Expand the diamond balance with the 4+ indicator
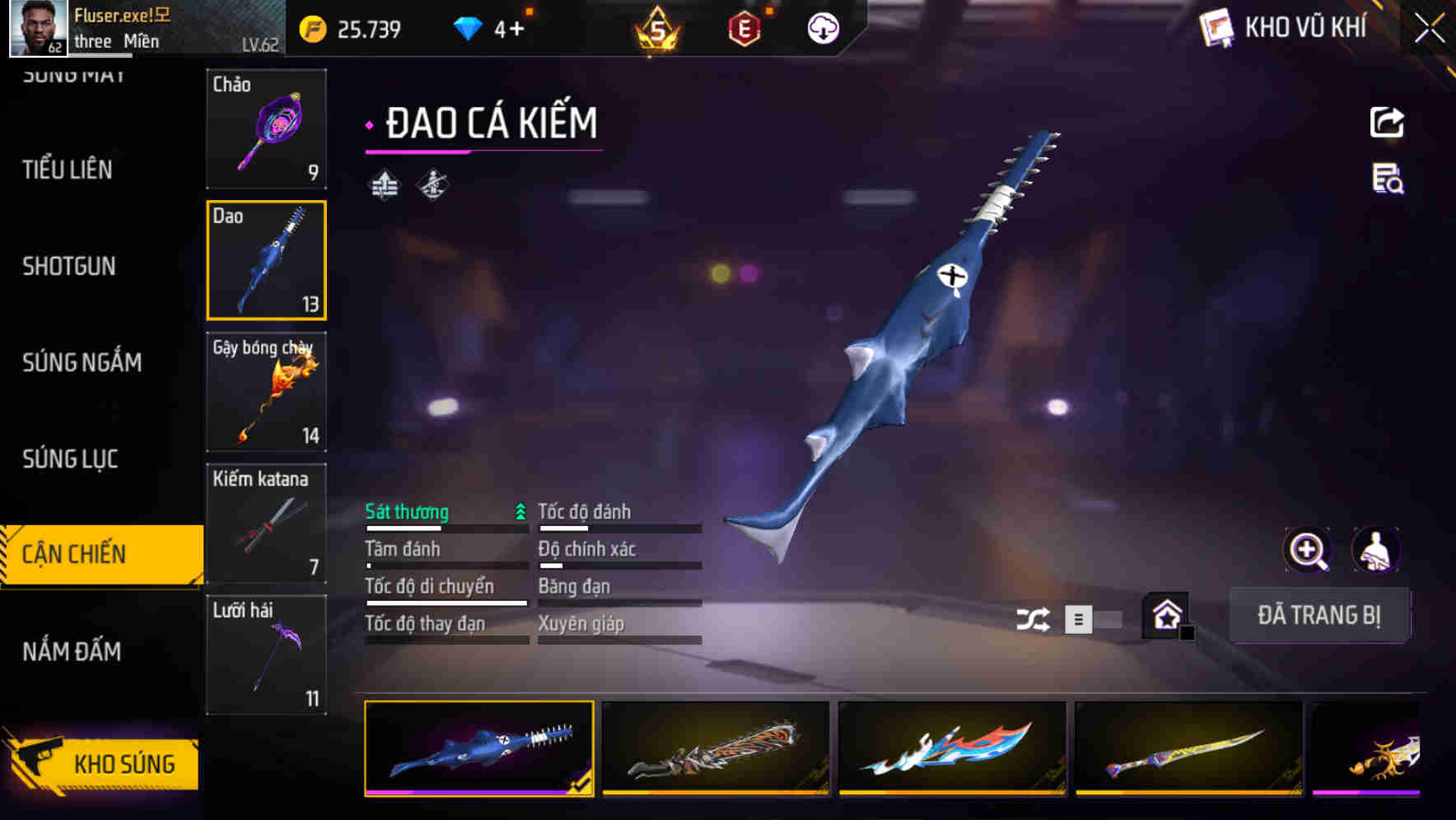1456x820 pixels. coord(494,27)
